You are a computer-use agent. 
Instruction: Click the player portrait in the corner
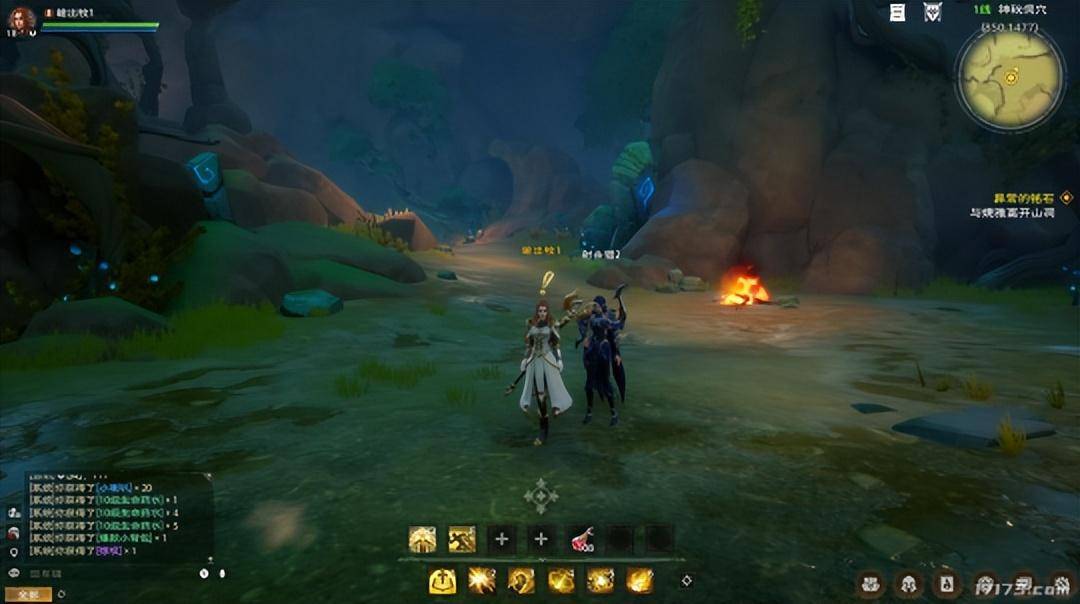pos(20,20)
